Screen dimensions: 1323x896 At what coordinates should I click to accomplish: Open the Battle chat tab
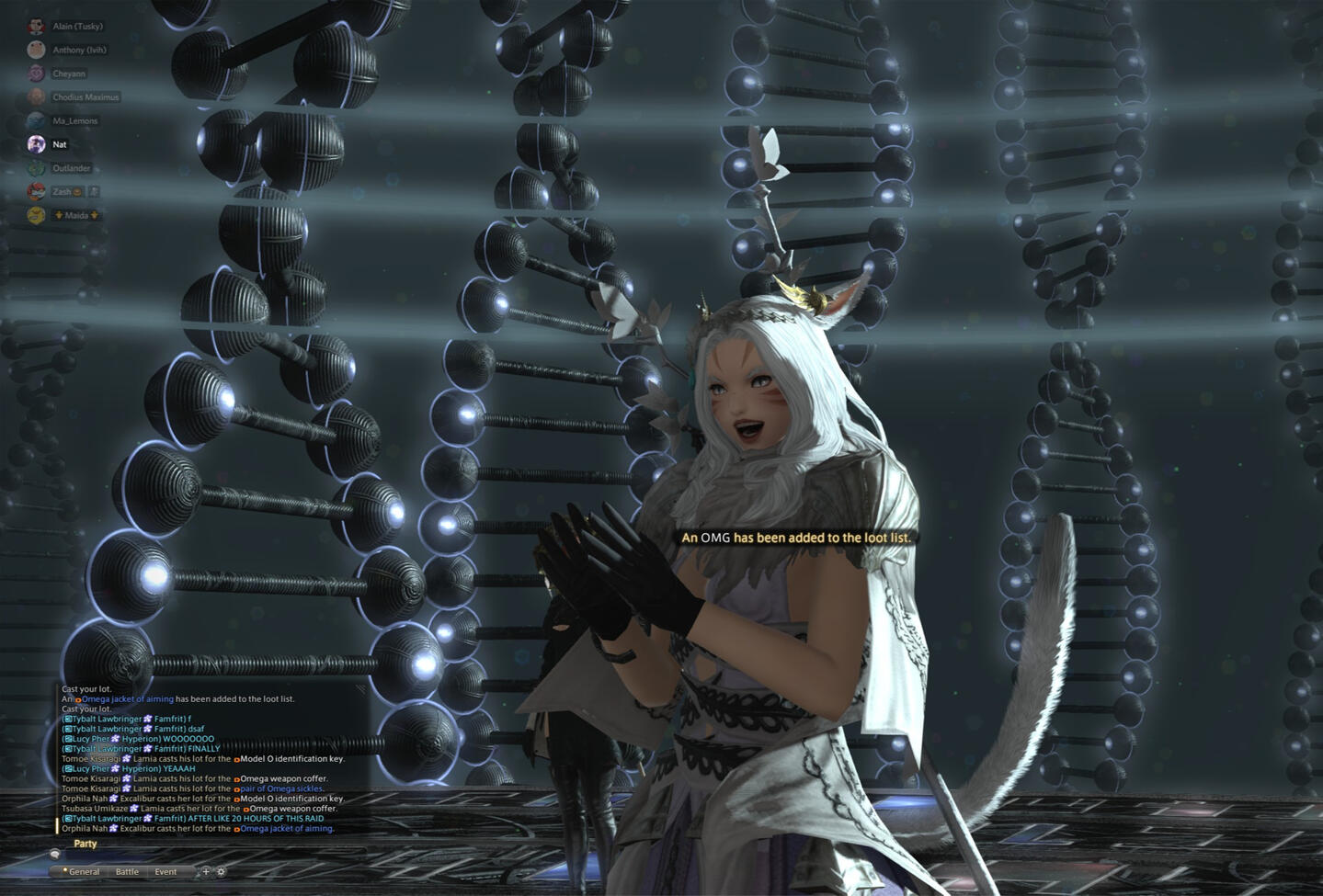click(127, 871)
